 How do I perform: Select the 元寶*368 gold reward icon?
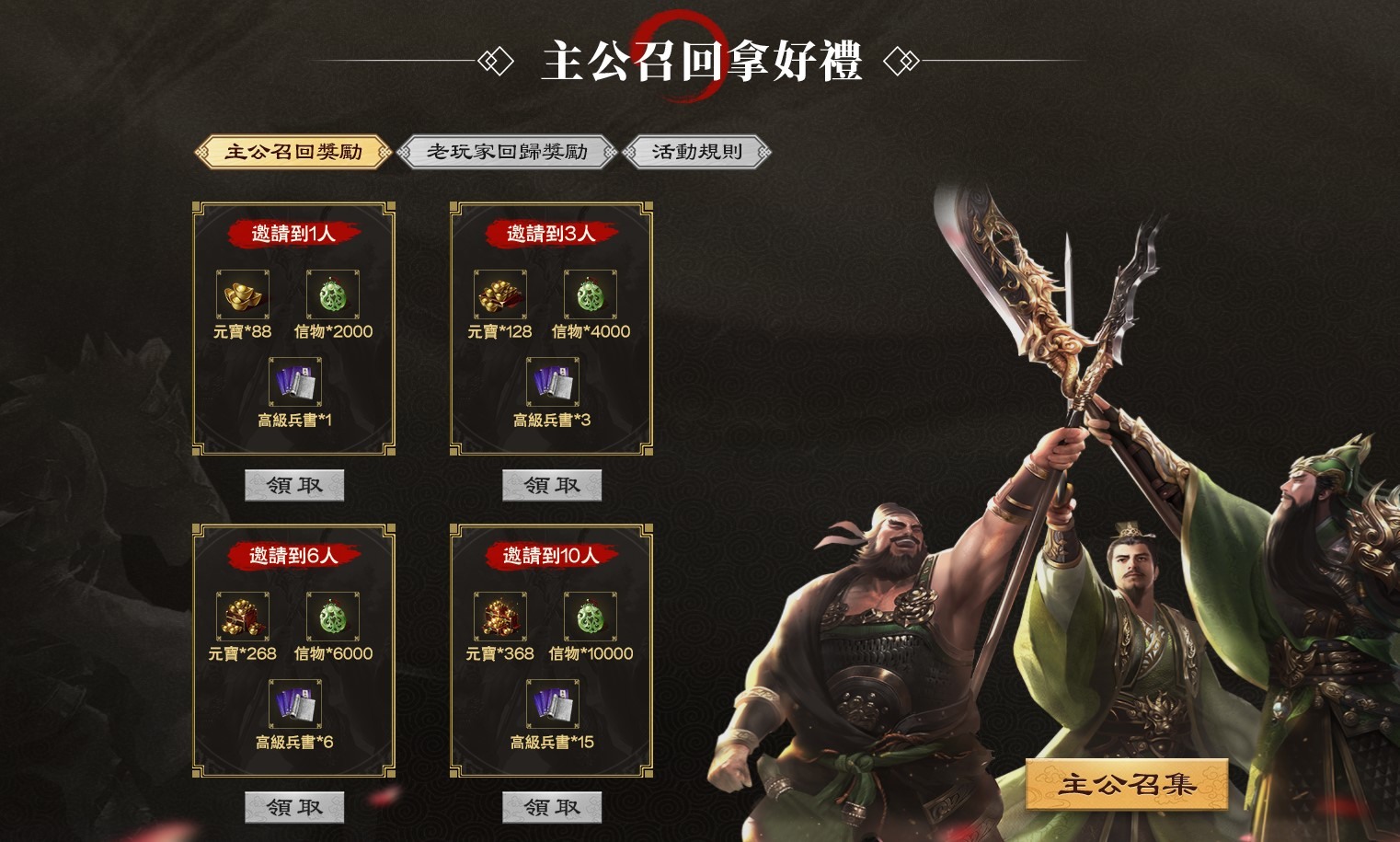click(x=499, y=617)
